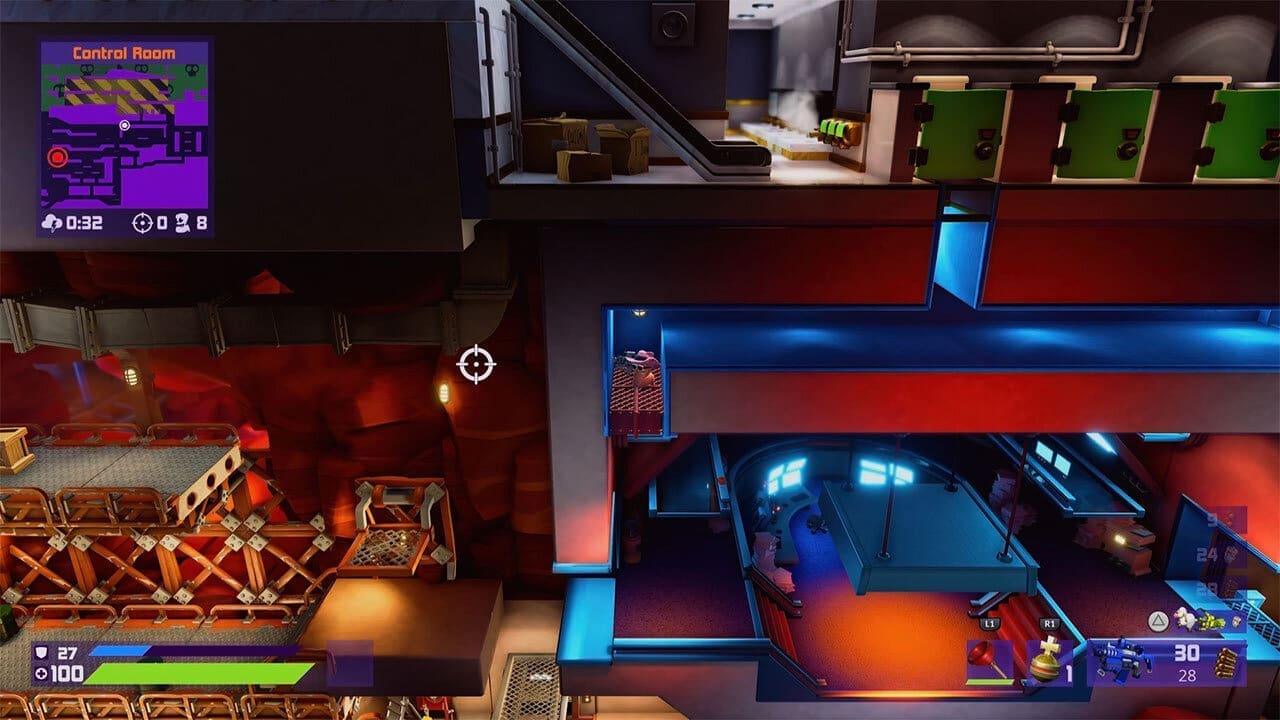The width and height of the screenshot is (1280, 720).
Task: Toggle the L1 button prompt
Action: tap(990, 624)
